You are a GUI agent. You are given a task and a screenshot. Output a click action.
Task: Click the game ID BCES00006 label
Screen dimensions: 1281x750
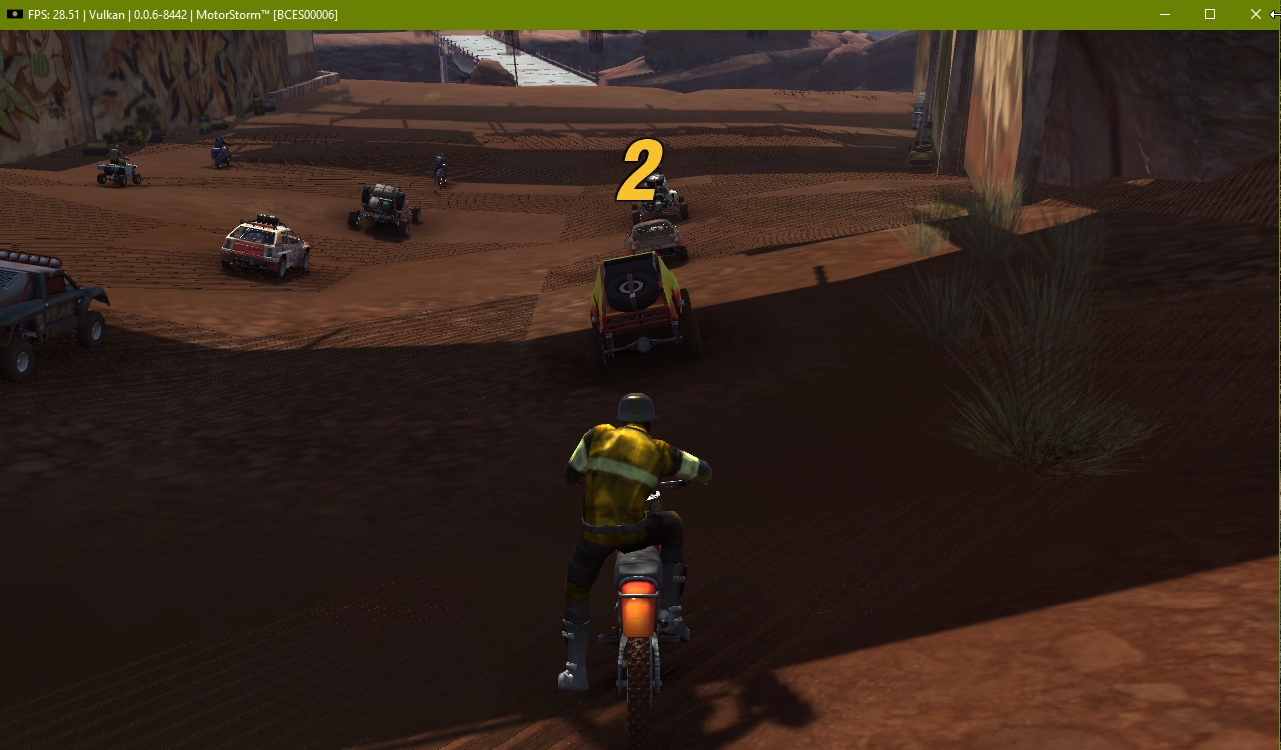coord(306,14)
